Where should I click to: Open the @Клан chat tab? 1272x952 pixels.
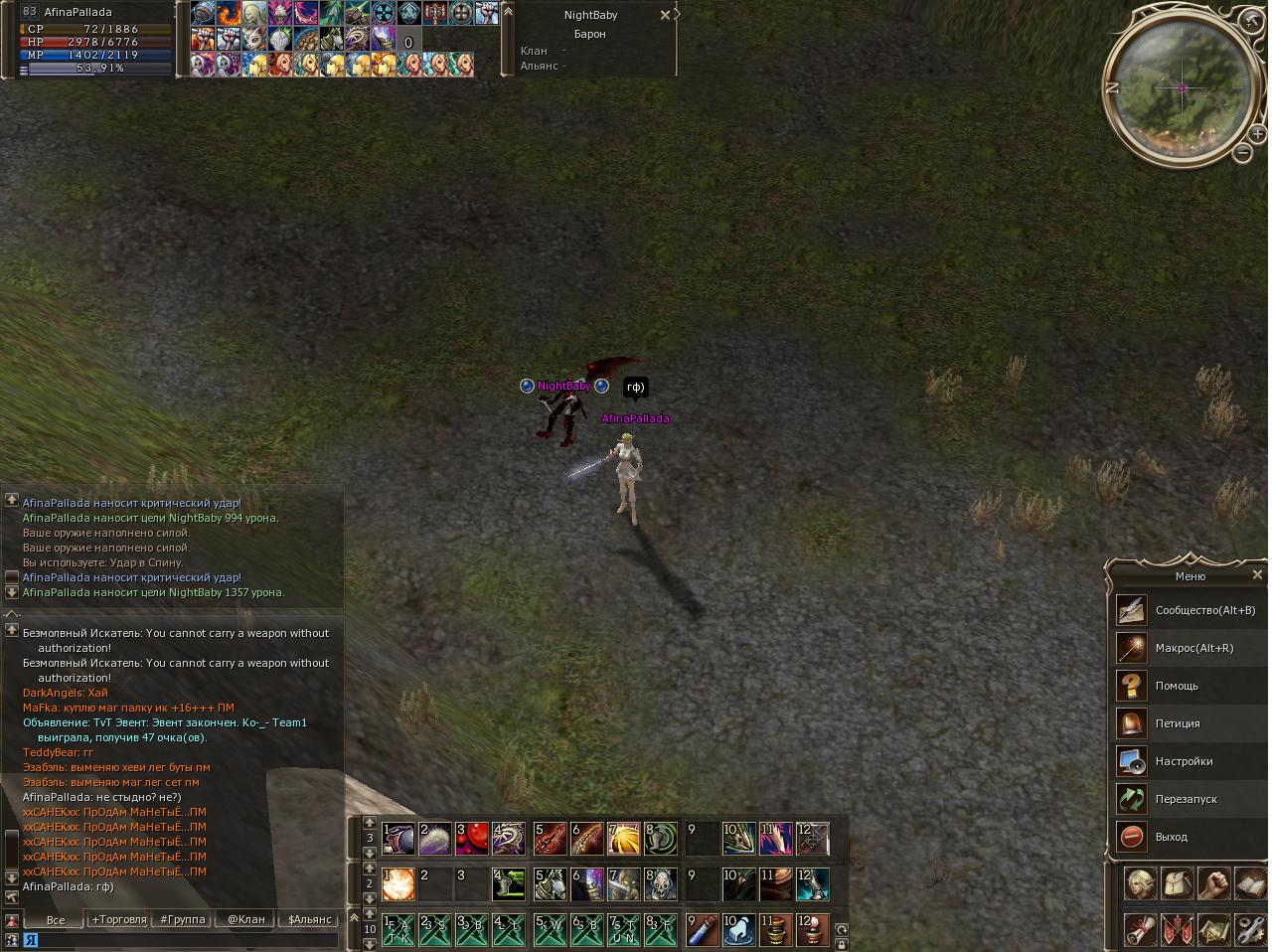point(245,919)
